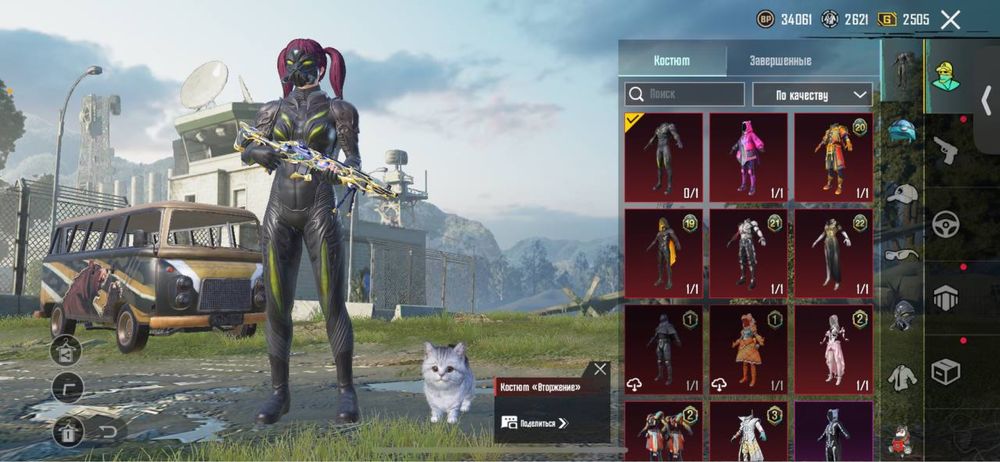The width and height of the screenshot is (1000, 462).
Task: Close the inventory screen with the top X
Action: (950, 19)
